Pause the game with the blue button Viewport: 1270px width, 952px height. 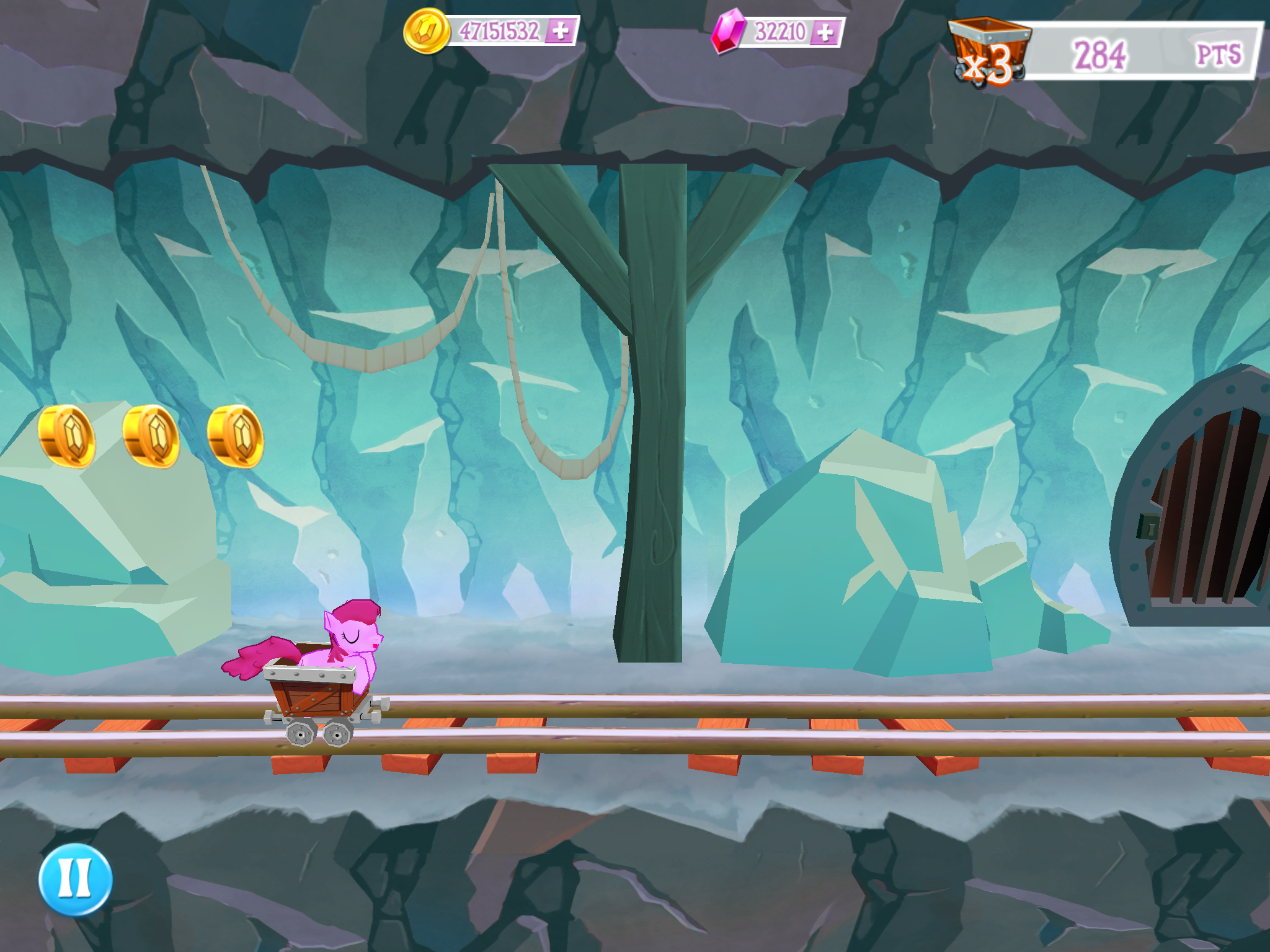coord(75,879)
